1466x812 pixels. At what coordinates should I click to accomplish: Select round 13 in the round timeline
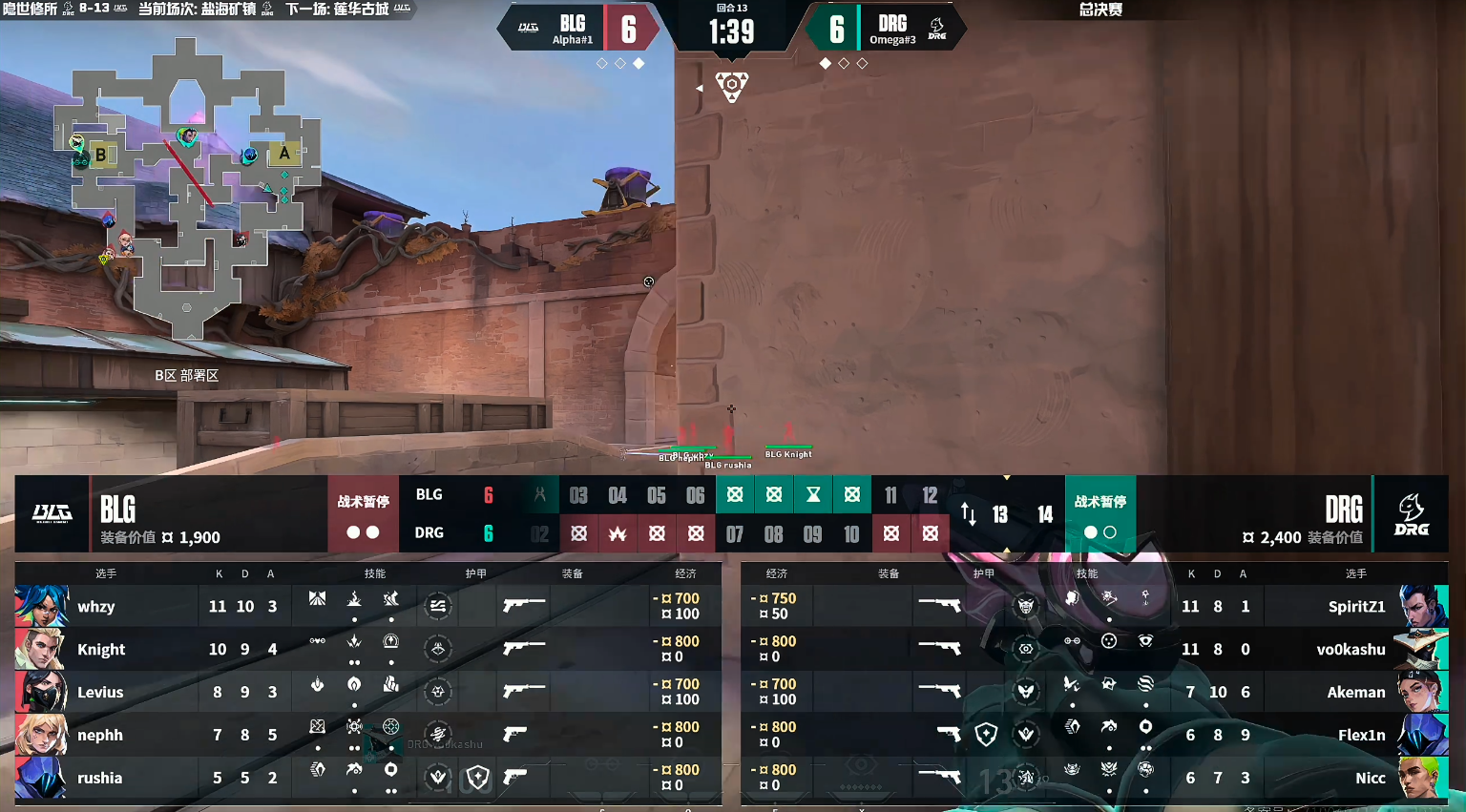1000,515
